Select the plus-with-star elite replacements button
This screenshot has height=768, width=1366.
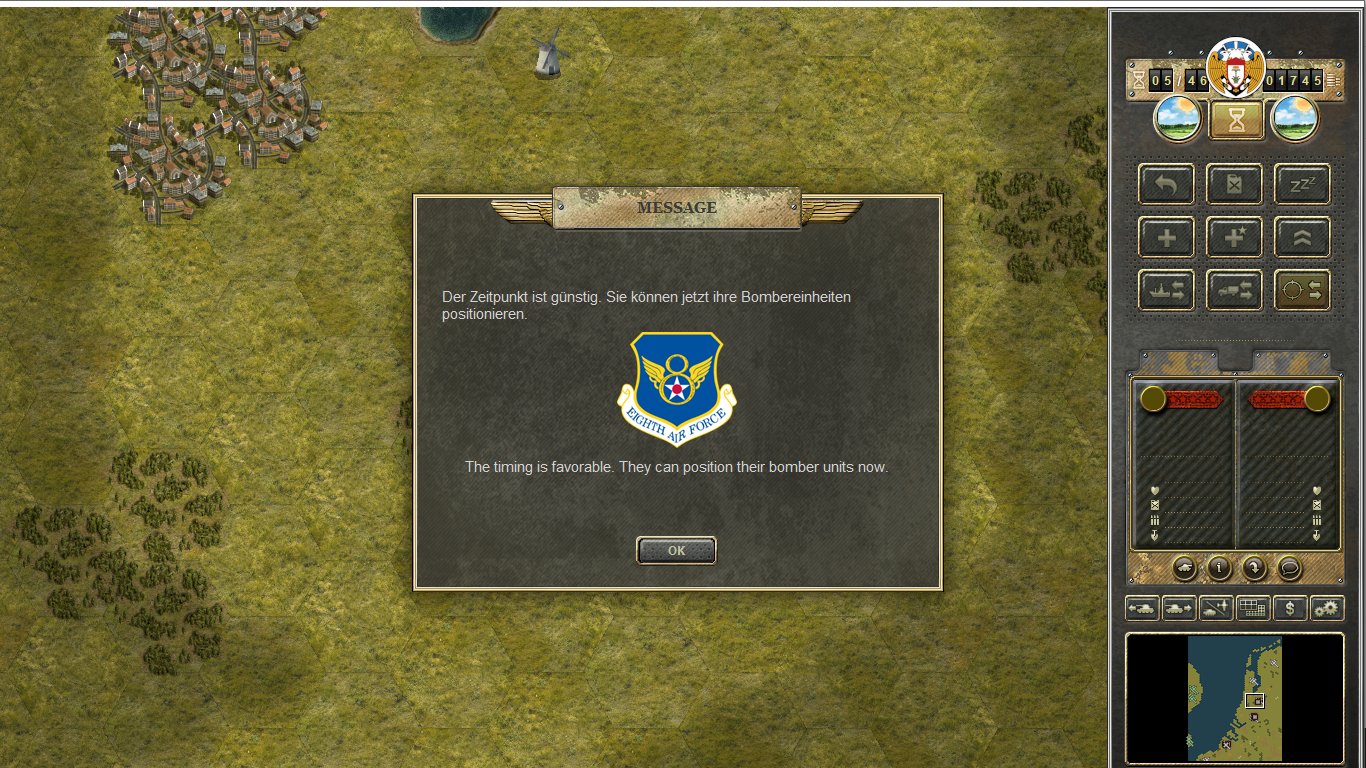1234,238
